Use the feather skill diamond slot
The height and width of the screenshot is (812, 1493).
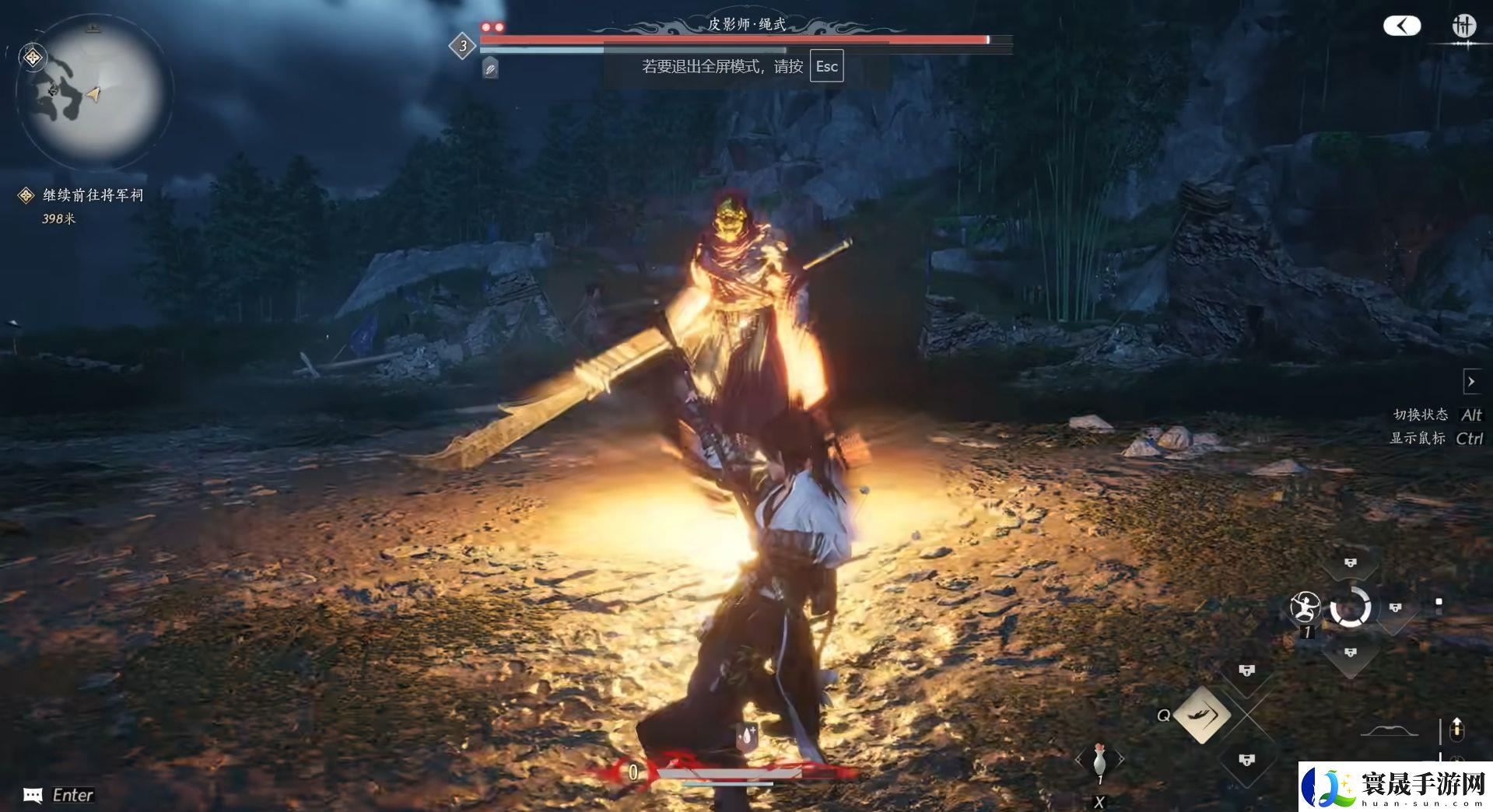pos(1202,714)
